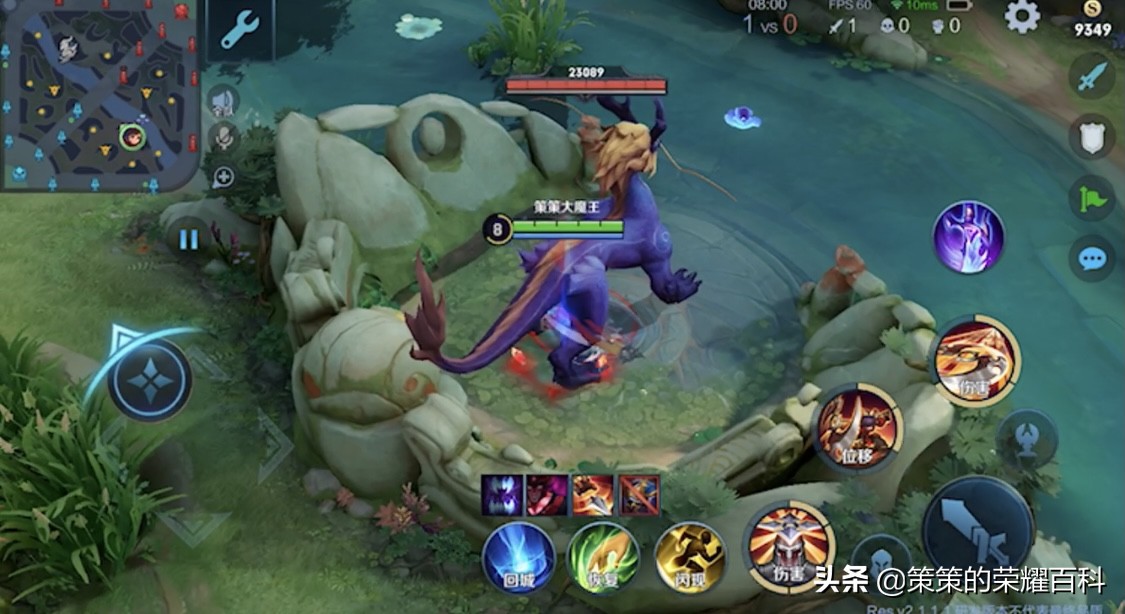The width and height of the screenshot is (1125, 614).
Task: Tap the tower-targeting attack button
Action: click(x=1028, y=438)
